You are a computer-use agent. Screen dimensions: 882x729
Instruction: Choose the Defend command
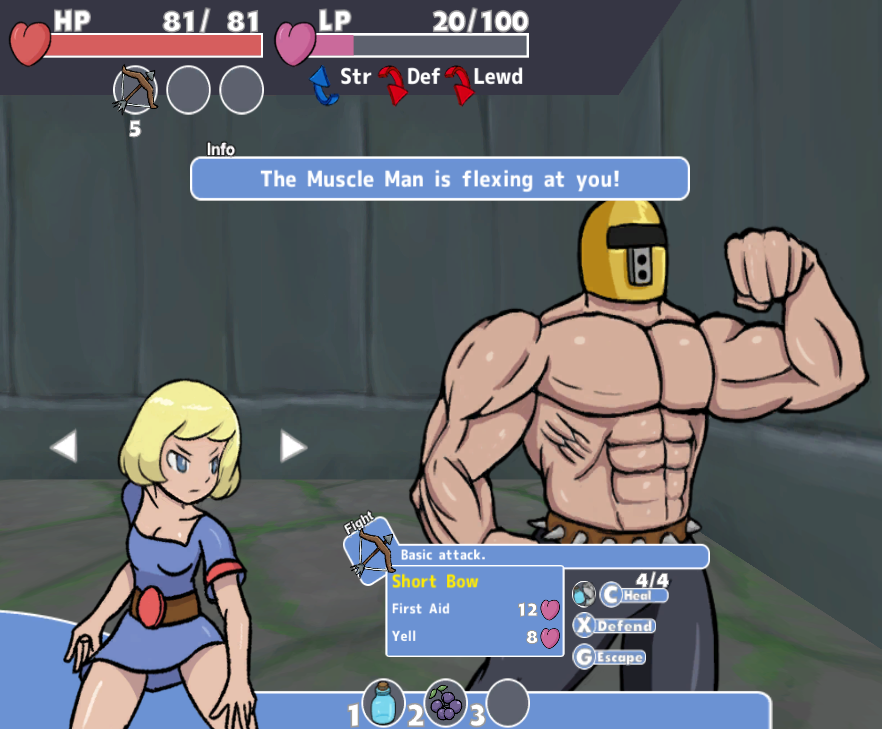click(x=615, y=626)
